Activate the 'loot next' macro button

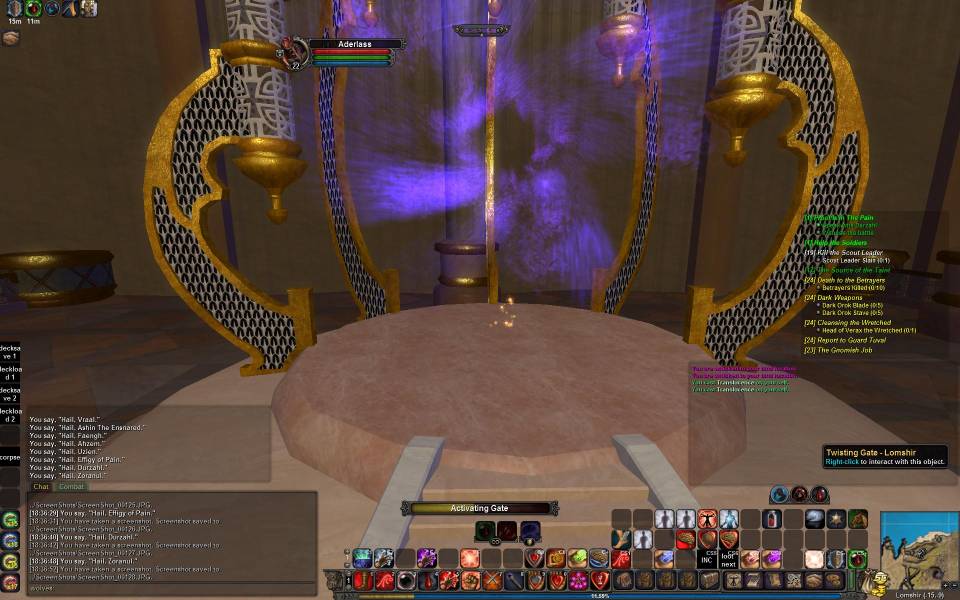coord(729,559)
